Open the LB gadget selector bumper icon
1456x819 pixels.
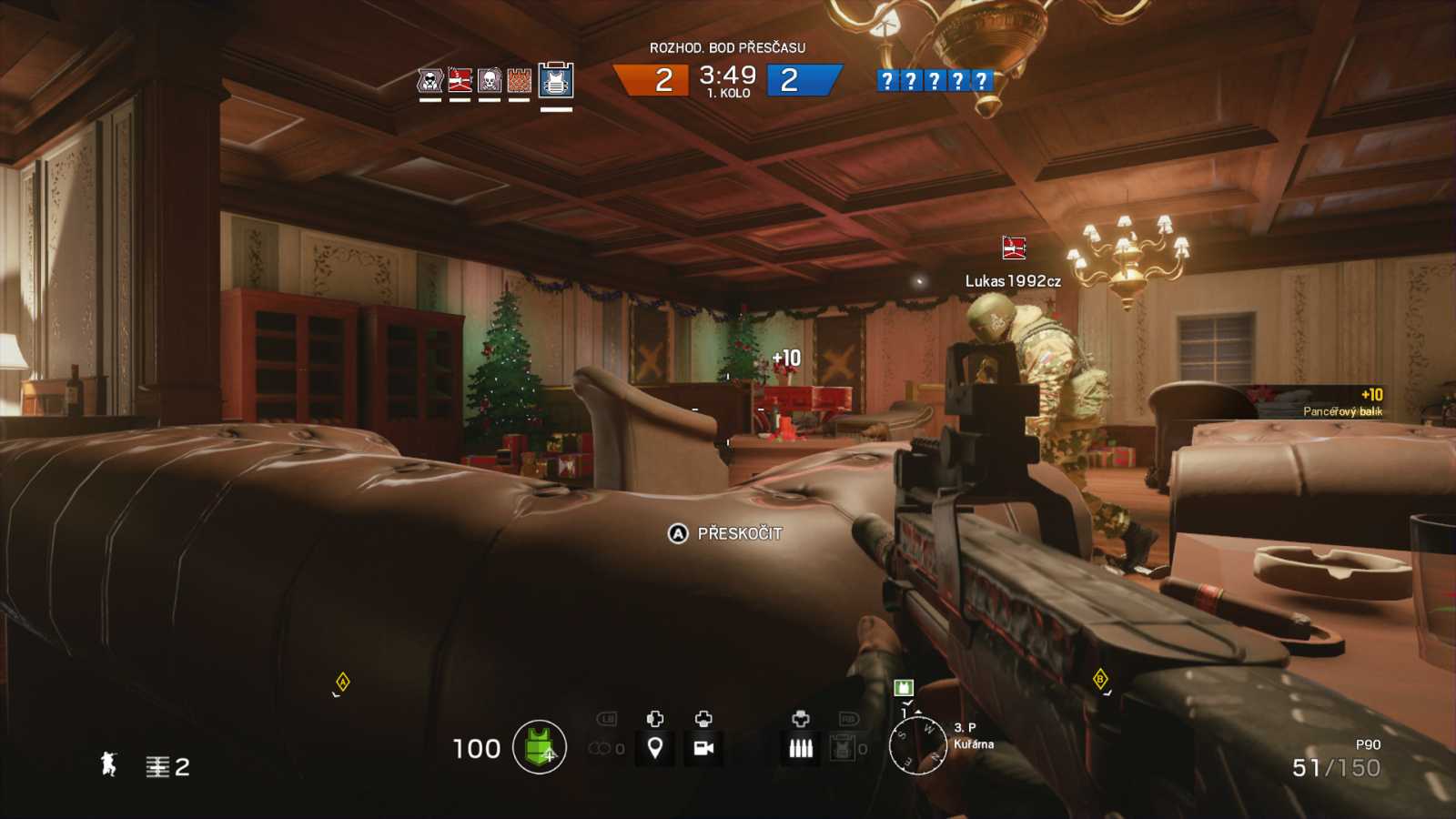pyautogui.click(x=607, y=720)
